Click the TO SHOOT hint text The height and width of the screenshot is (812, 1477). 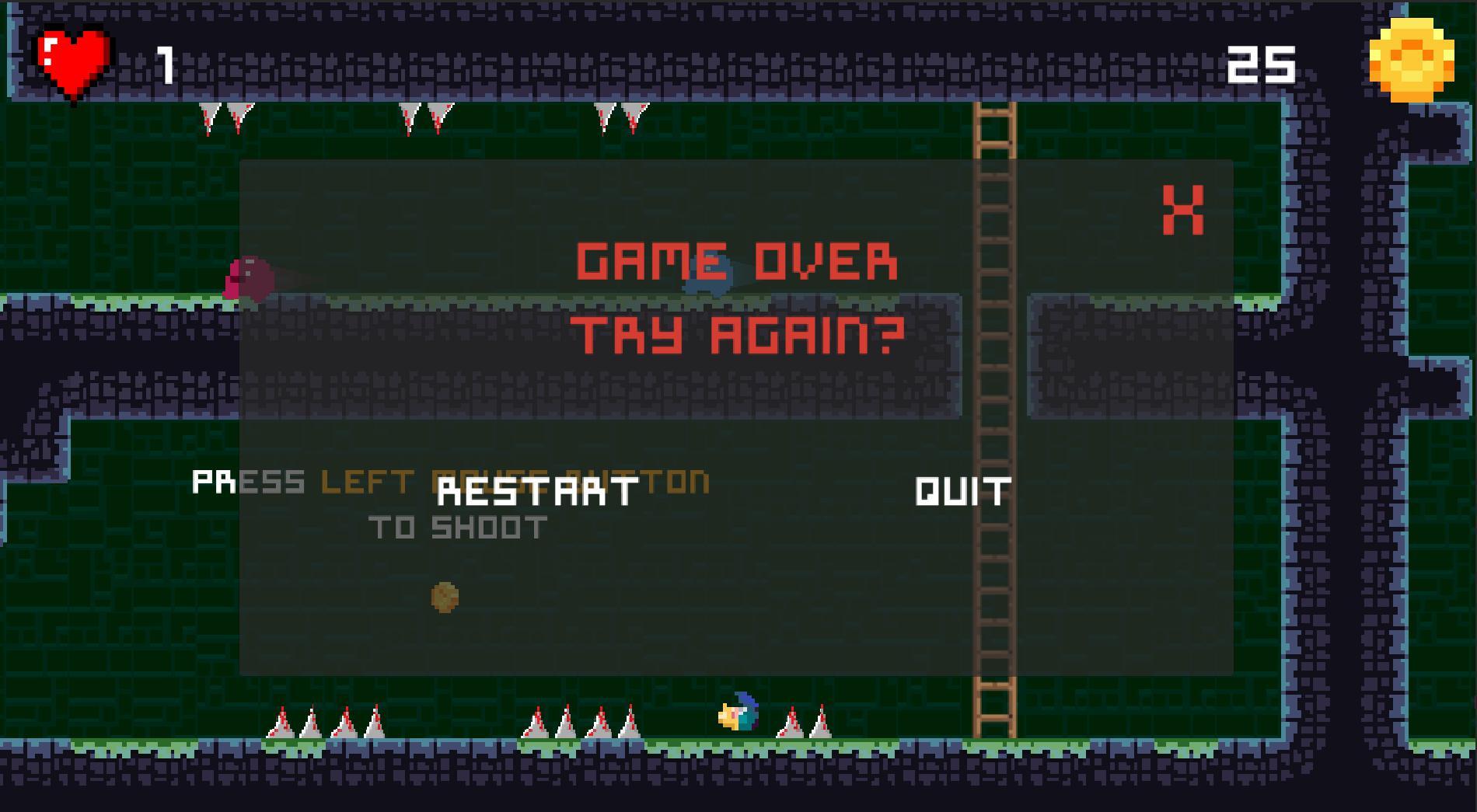tap(459, 527)
